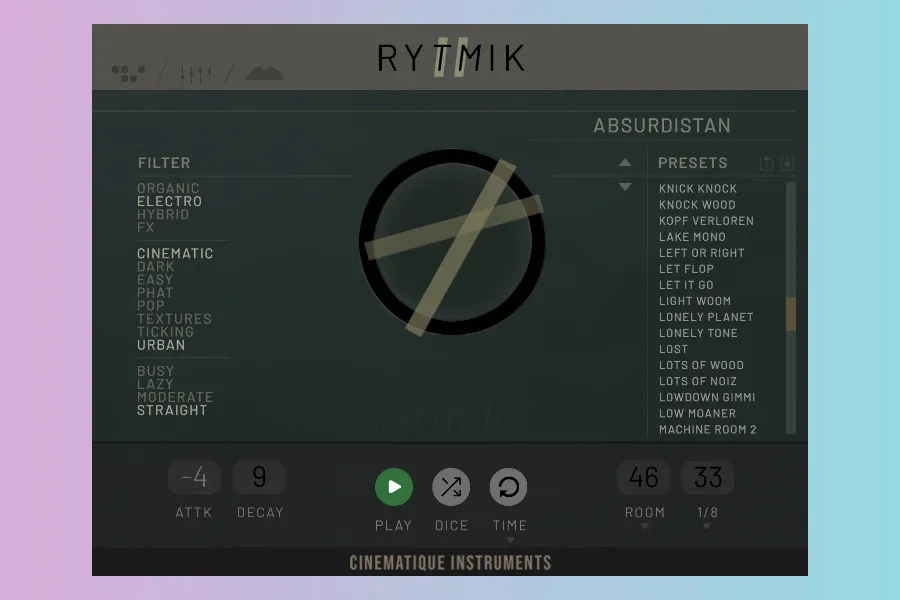This screenshot has height=600, width=900.
Task: Randomize the pattern with the Dice button
Action: click(451, 487)
